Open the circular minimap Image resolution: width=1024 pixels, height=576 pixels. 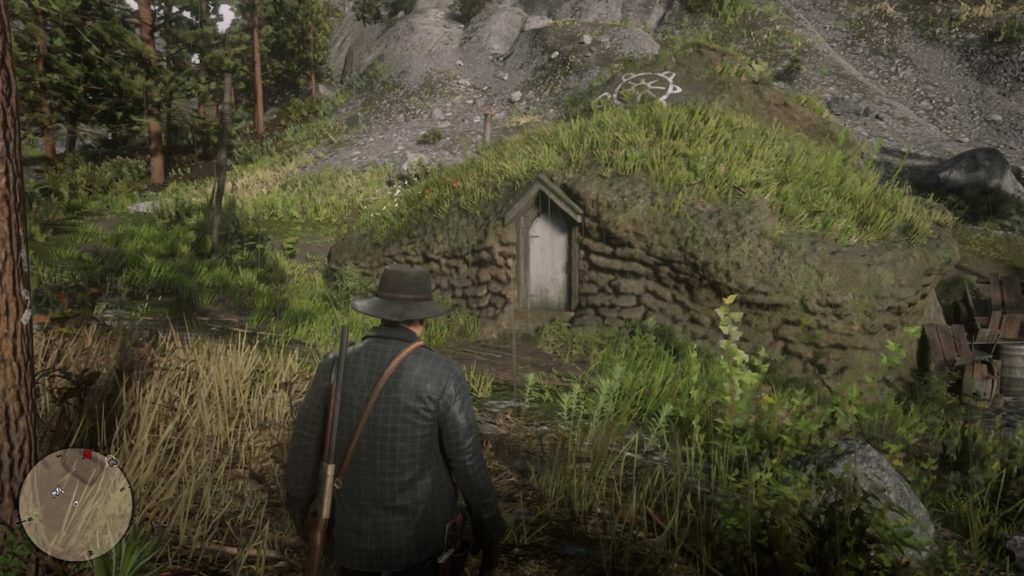pyautogui.click(x=75, y=504)
